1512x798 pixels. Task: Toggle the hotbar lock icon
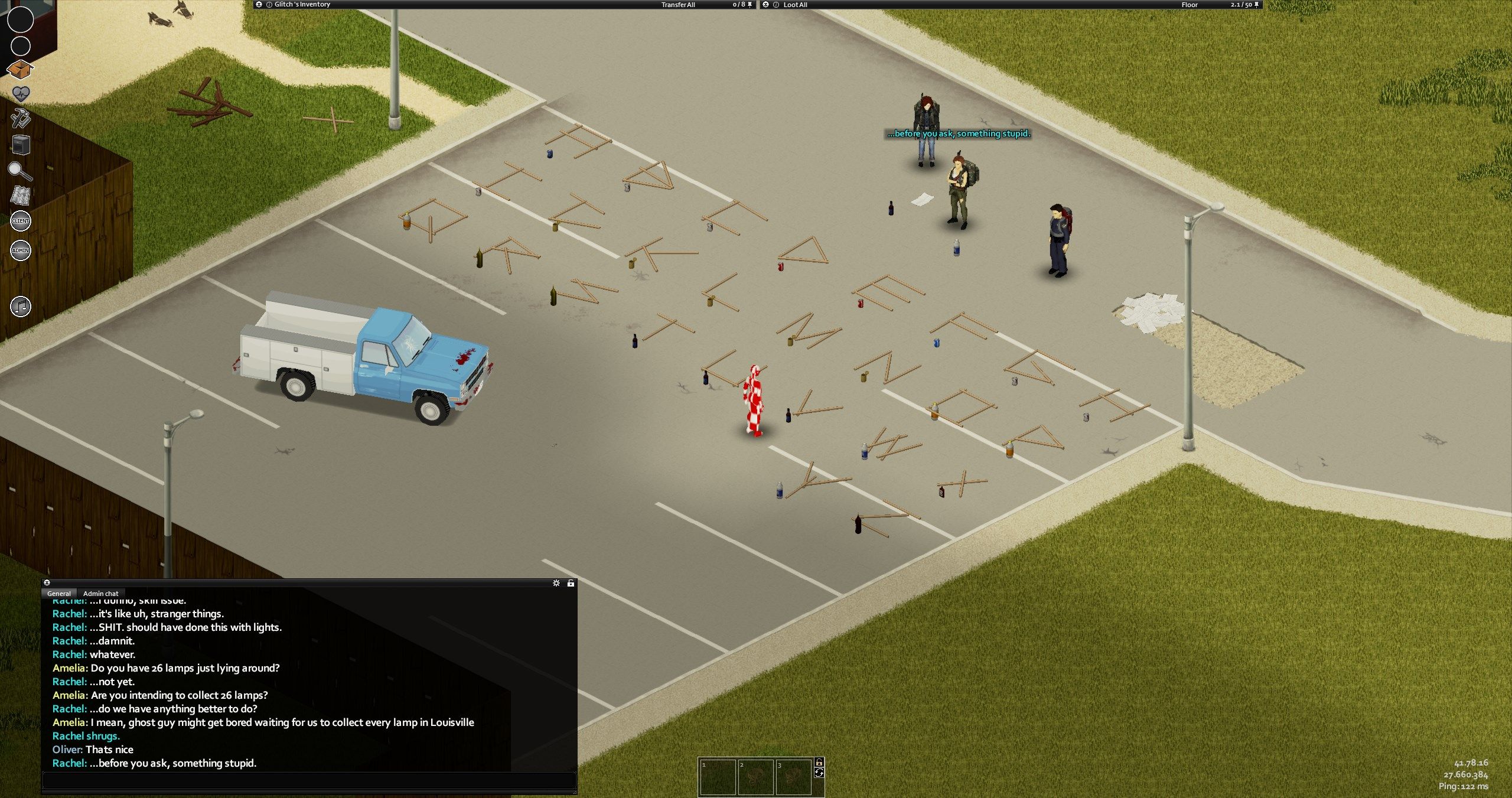coord(819,762)
